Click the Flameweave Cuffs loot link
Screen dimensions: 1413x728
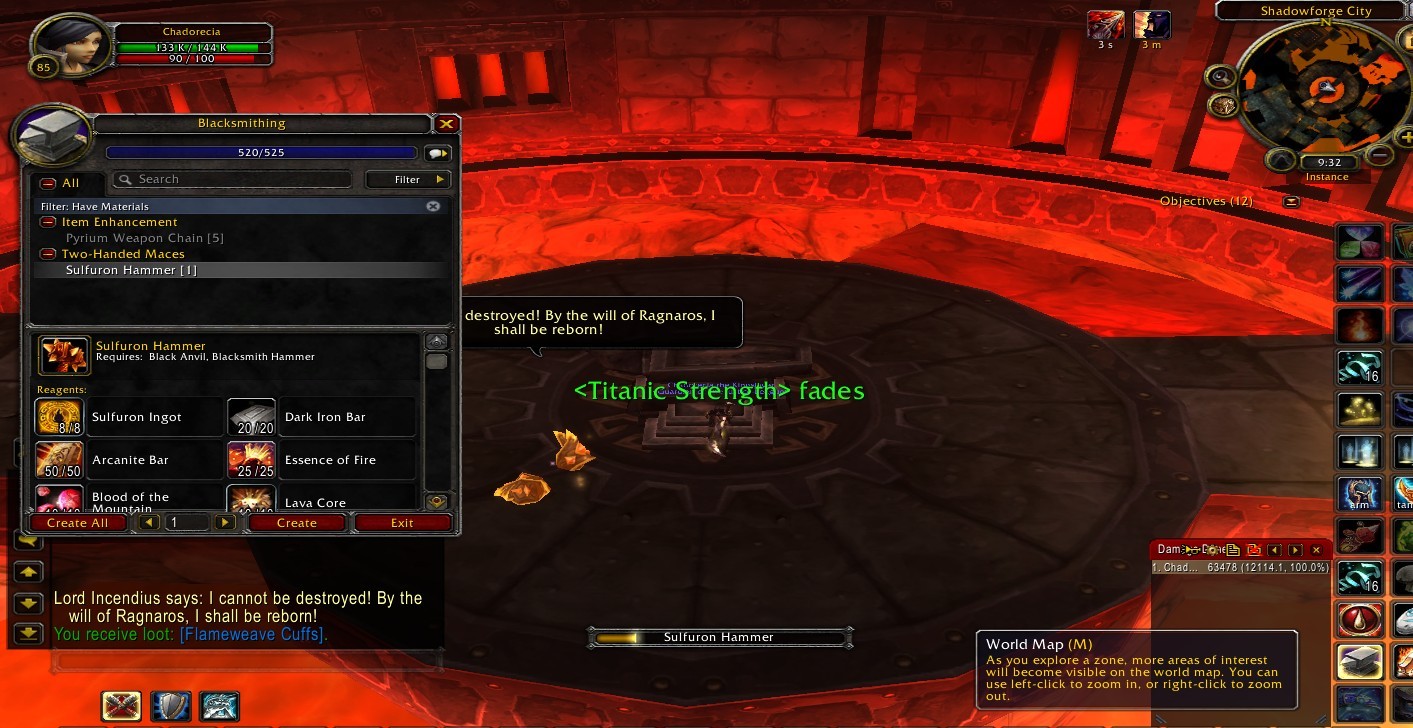[252, 634]
